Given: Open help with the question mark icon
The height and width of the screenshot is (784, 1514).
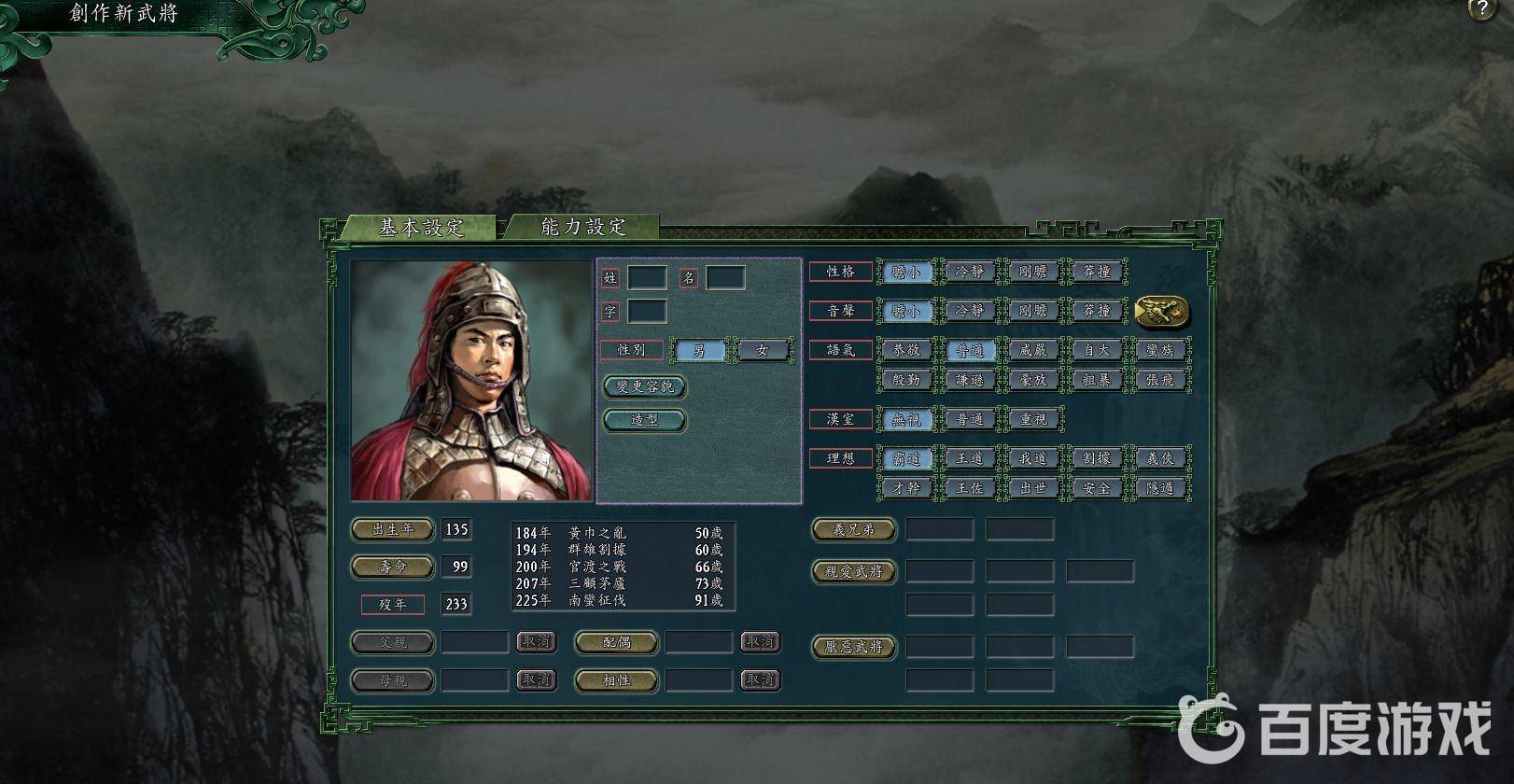Looking at the screenshot, I should (x=1482, y=9).
